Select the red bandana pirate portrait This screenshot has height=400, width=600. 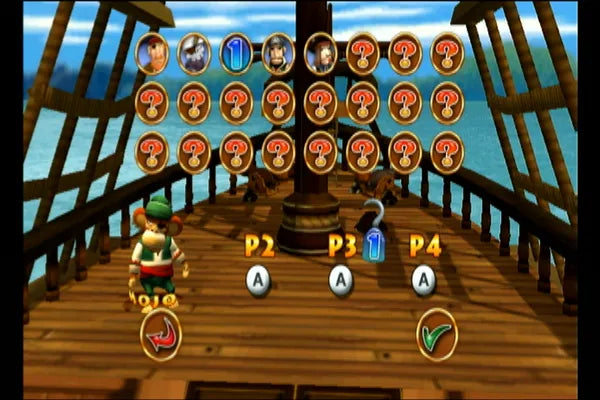[x=153, y=54]
